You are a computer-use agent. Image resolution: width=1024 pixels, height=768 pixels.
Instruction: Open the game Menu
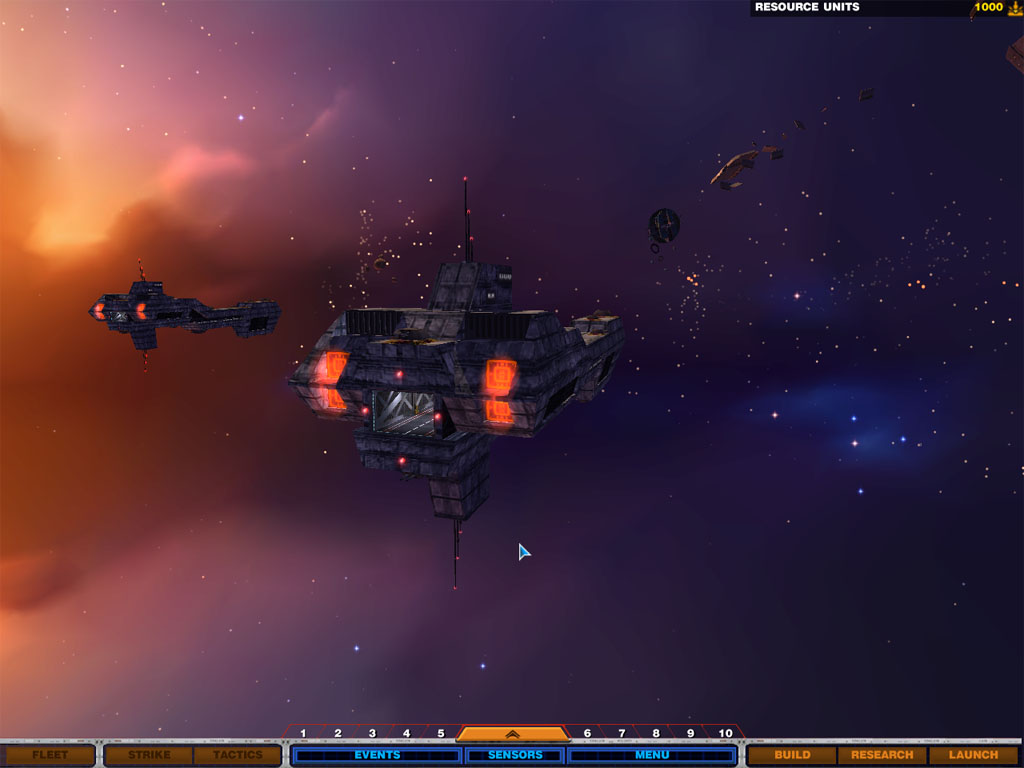point(652,755)
